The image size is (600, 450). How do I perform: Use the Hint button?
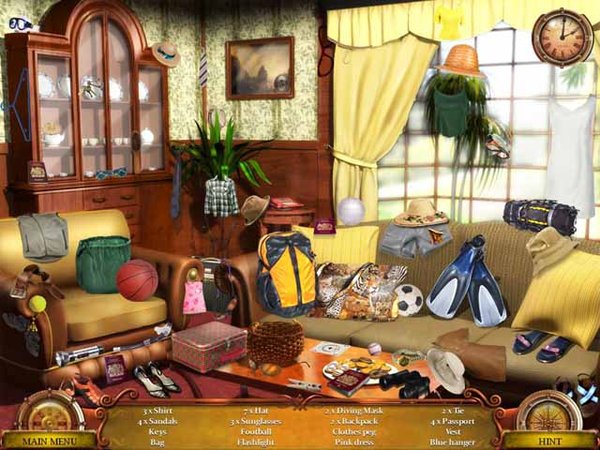point(549,439)
